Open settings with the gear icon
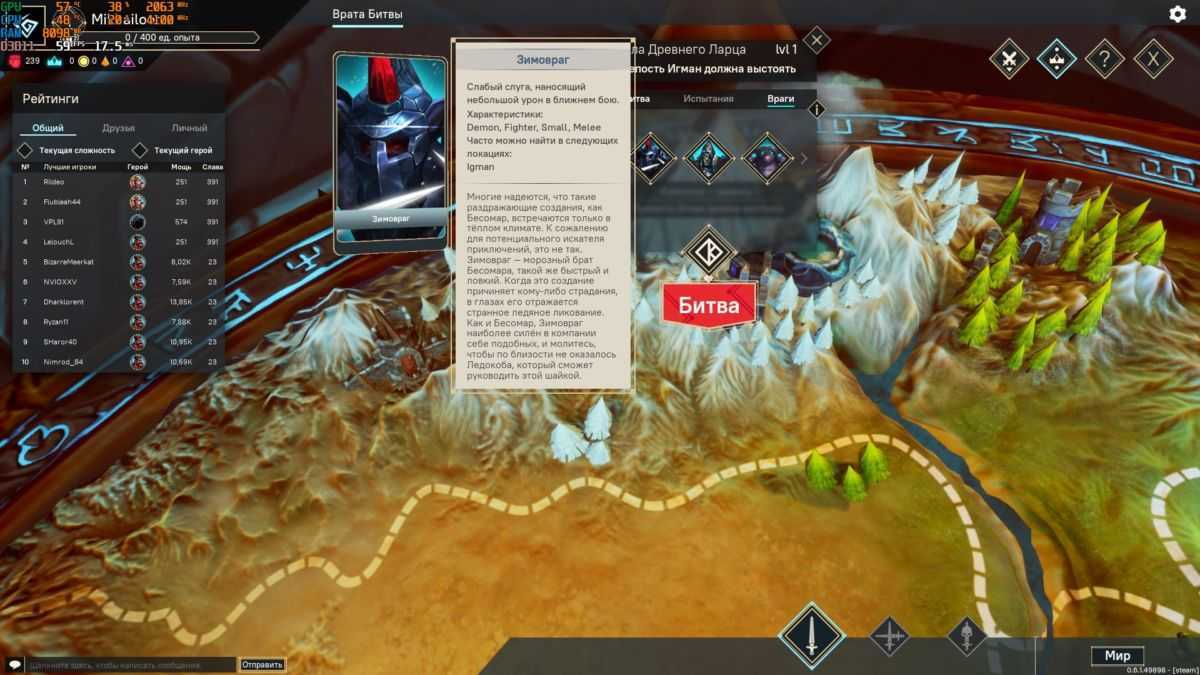 tap(1177, 14)
